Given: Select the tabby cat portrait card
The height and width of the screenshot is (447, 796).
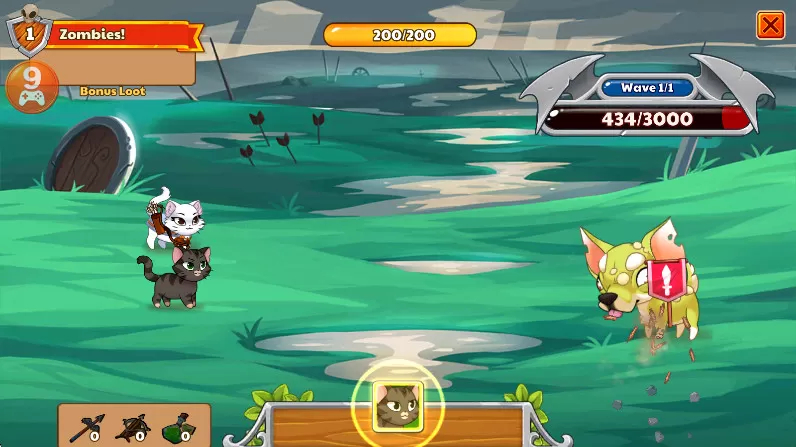Looking at the screenshot, I should point(397,406).
